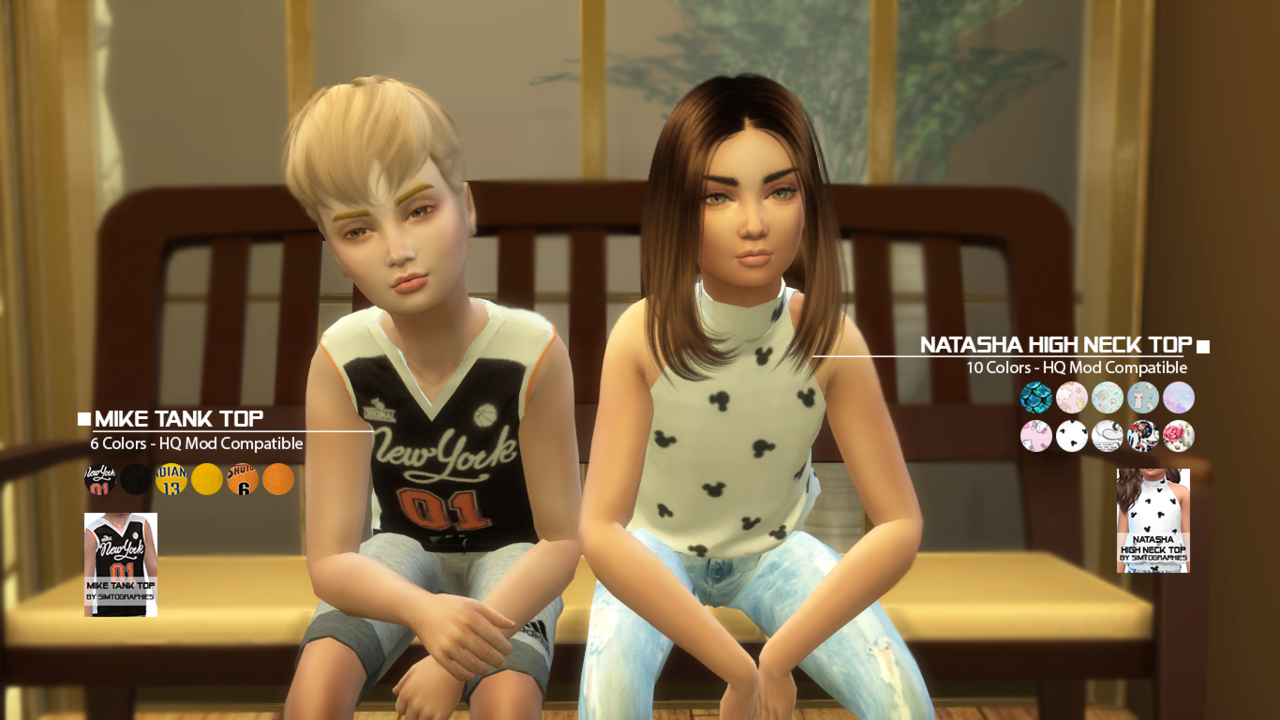Pick the yellow Indiana 13 swatch
Screen dimensions: 1280x720
click(x=171, y=480)
